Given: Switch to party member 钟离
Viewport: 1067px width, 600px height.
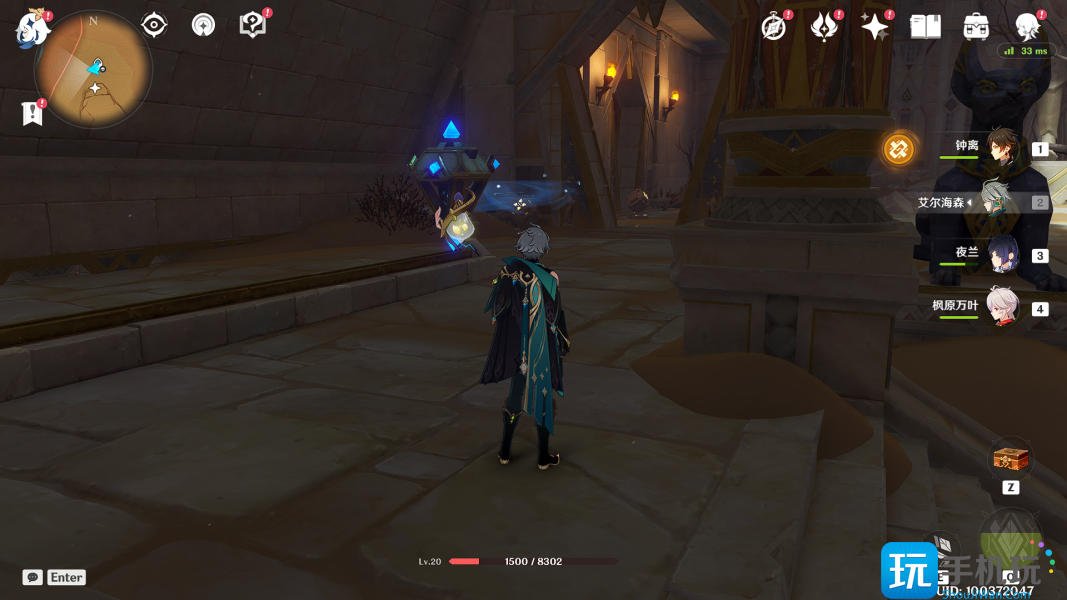Looking at the screenshot, I should pyautogui.click(x=1001, y=148).
